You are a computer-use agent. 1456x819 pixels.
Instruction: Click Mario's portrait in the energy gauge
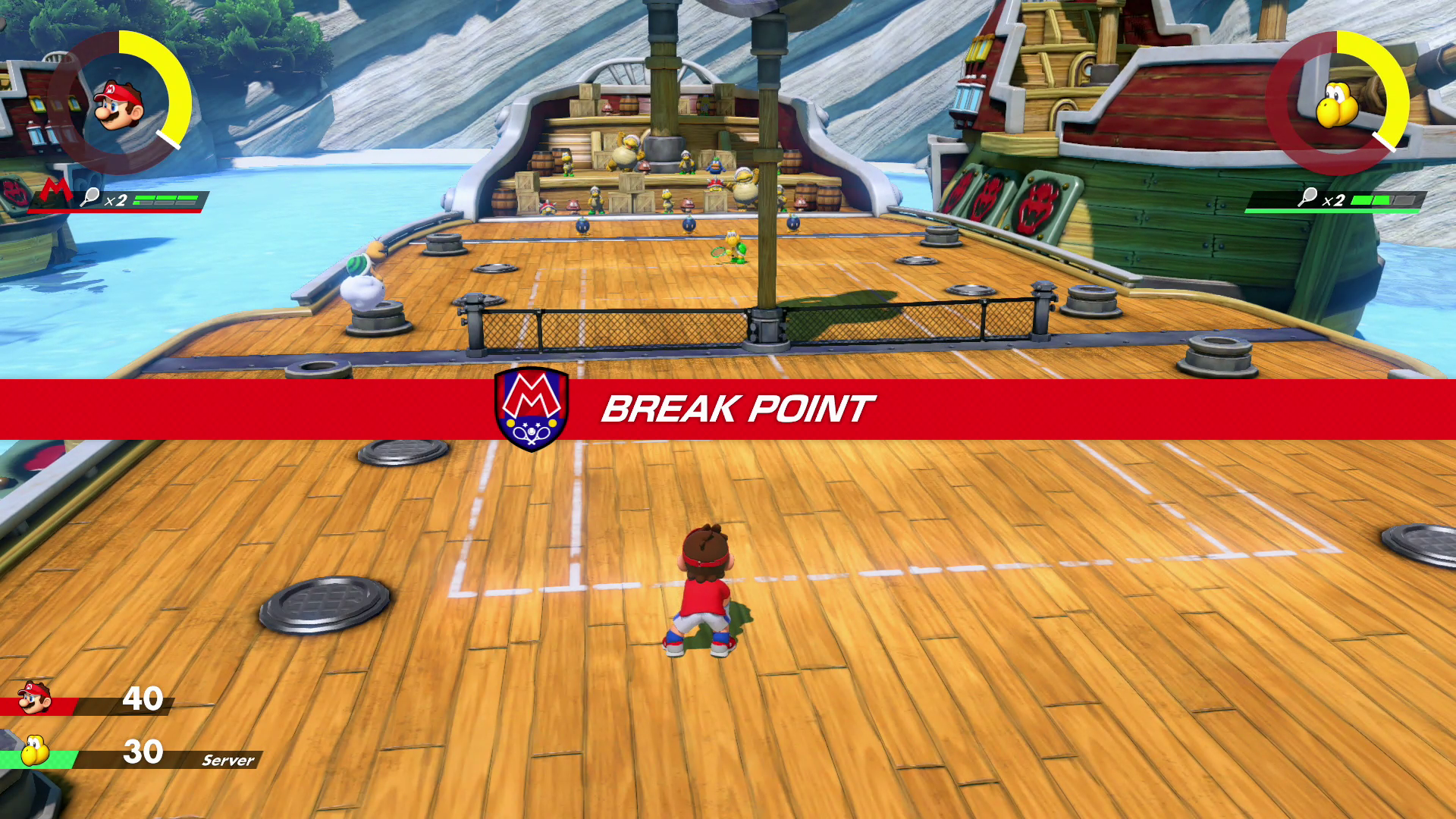point(119,105)
